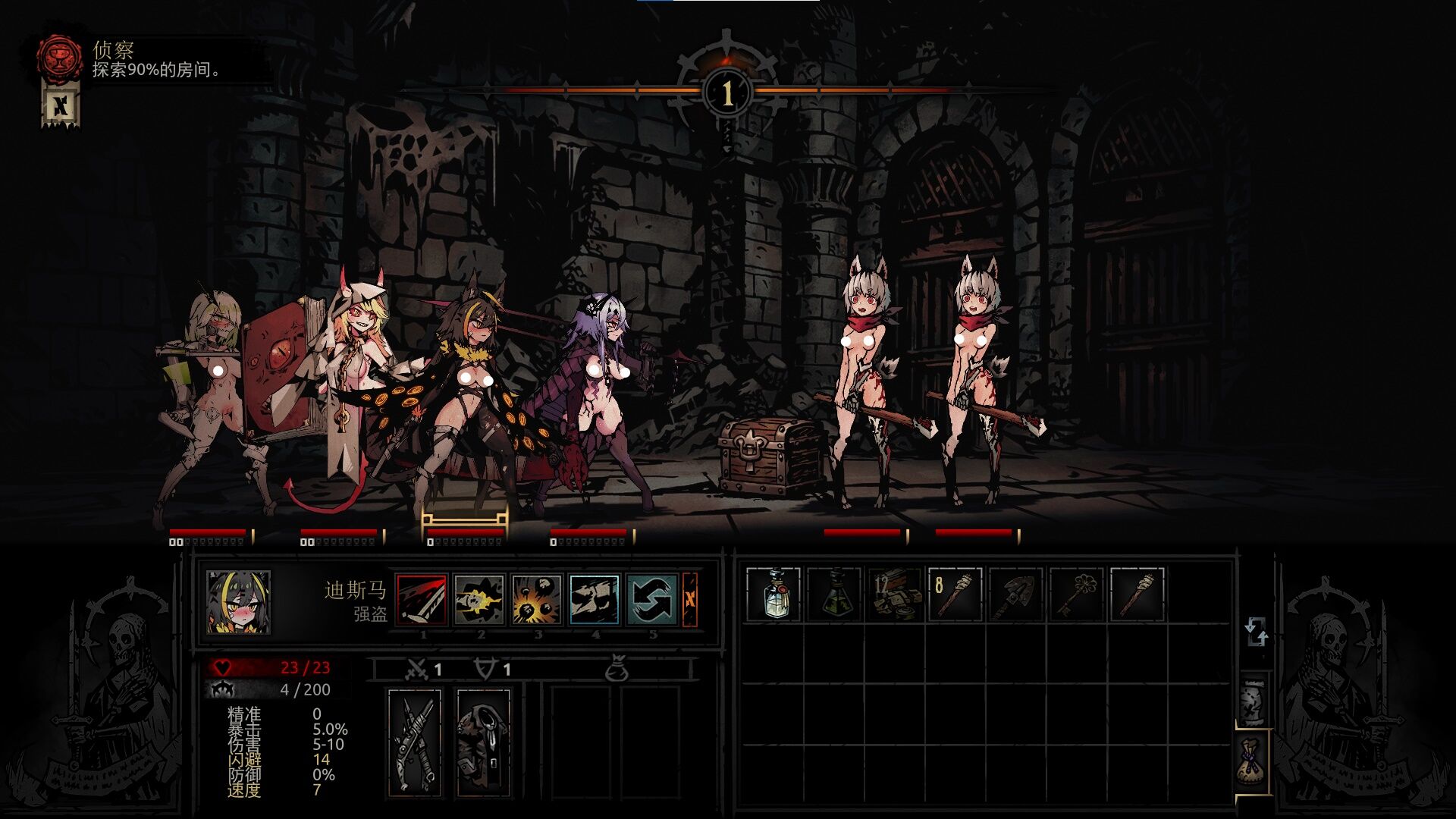Select the holy water bottle

point(773,595)
